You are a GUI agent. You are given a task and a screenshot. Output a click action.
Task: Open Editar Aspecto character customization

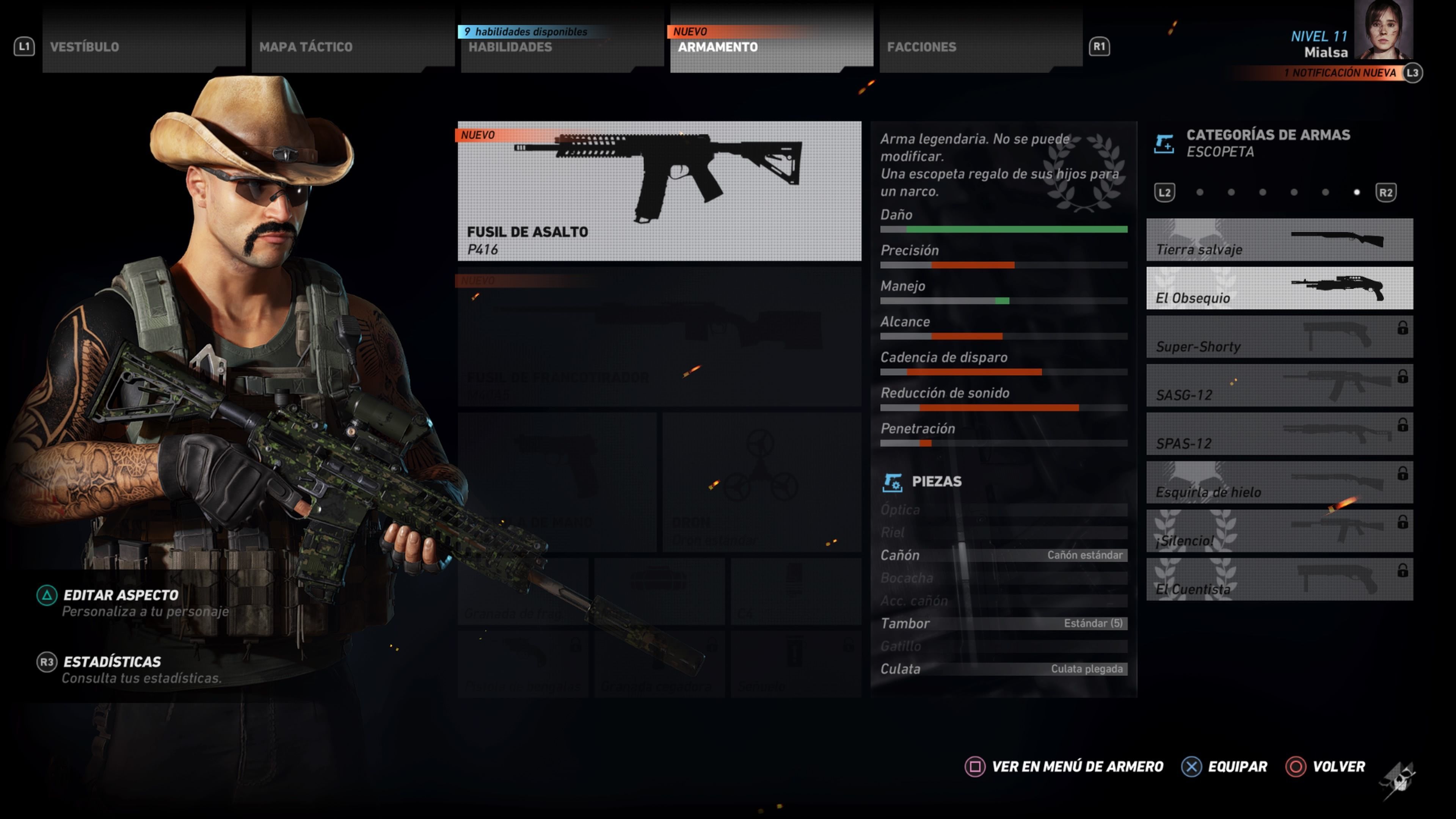pos(121,596)
